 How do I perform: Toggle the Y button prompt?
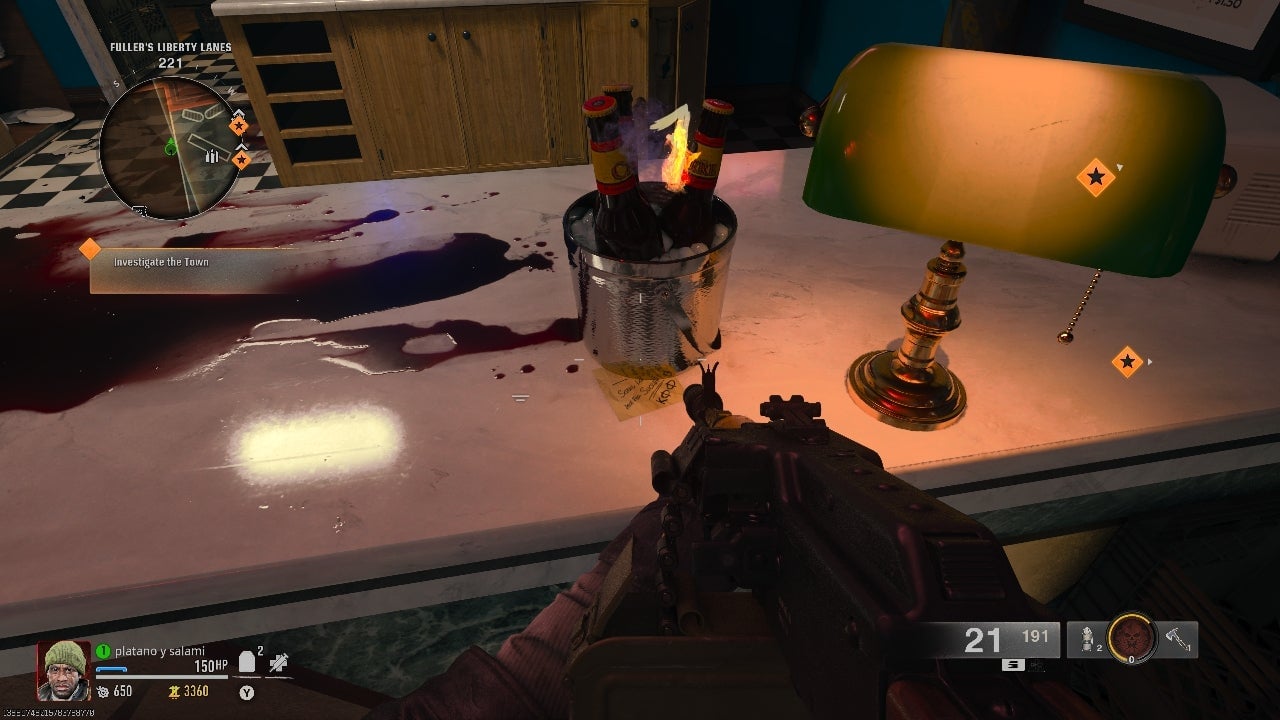[x=247, y=694]
